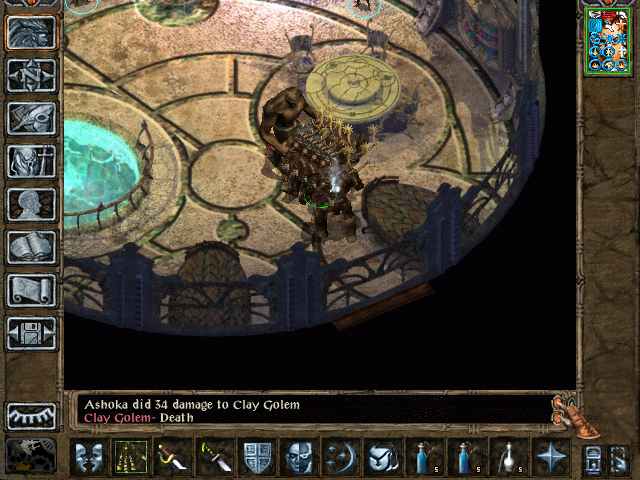Rest the party with the closed eye button

tap(31, 415)
